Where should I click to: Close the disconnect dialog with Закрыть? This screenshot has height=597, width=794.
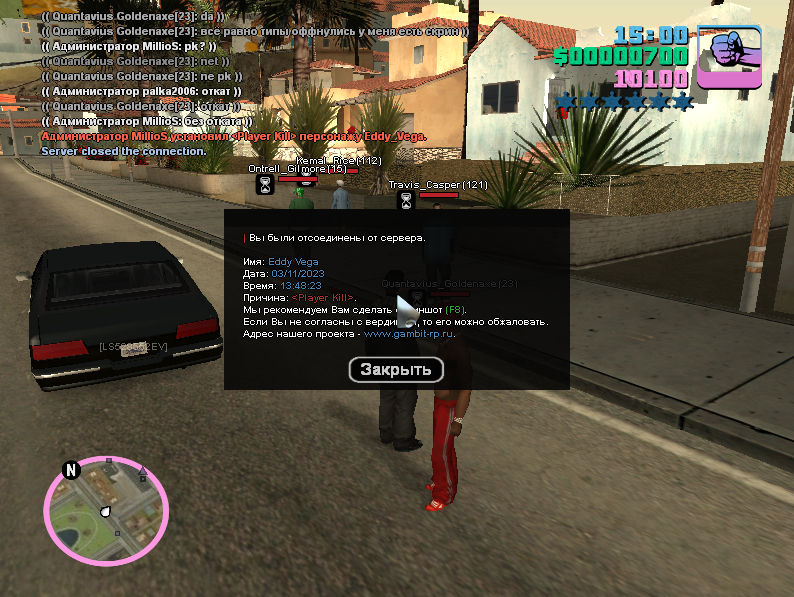[396, 369]
